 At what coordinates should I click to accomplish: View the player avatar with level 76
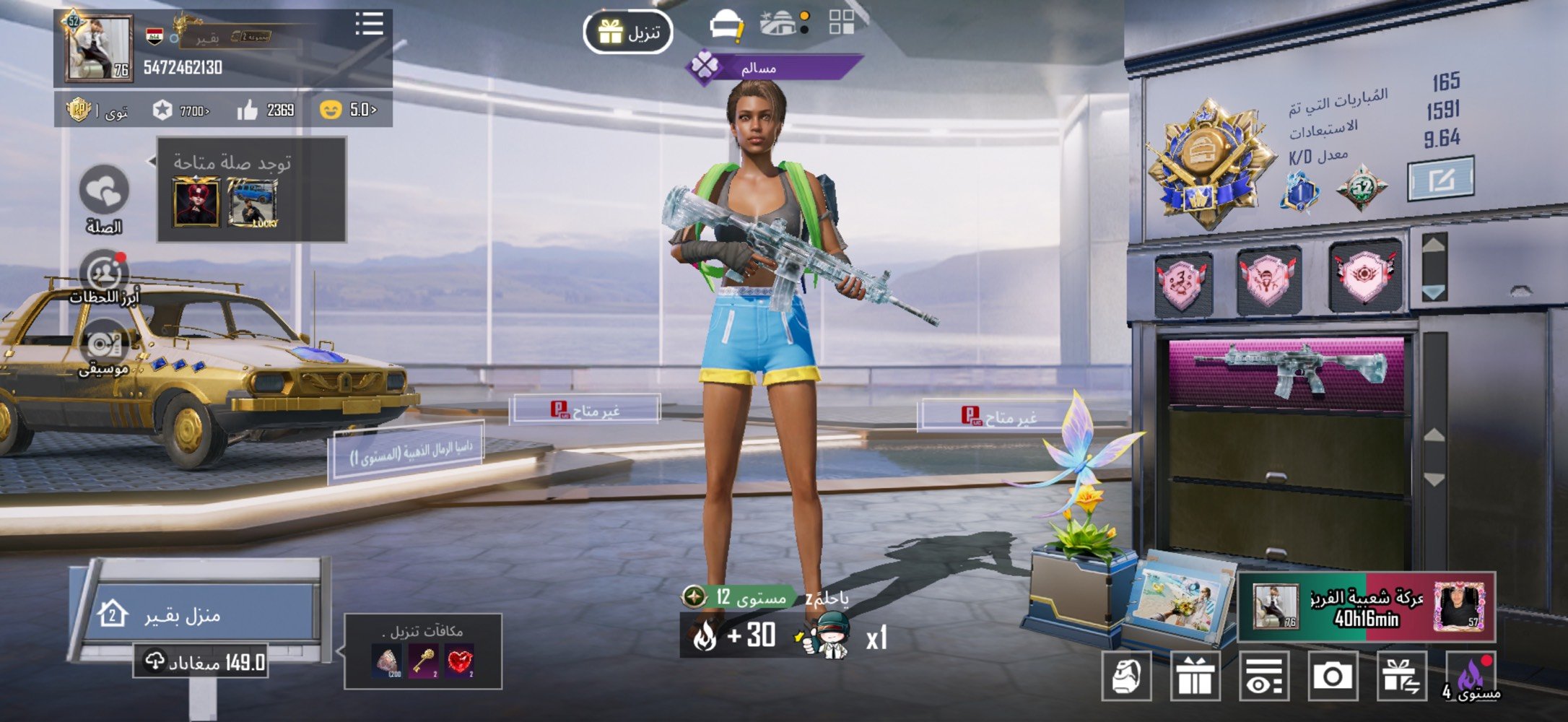click(99, 48)
